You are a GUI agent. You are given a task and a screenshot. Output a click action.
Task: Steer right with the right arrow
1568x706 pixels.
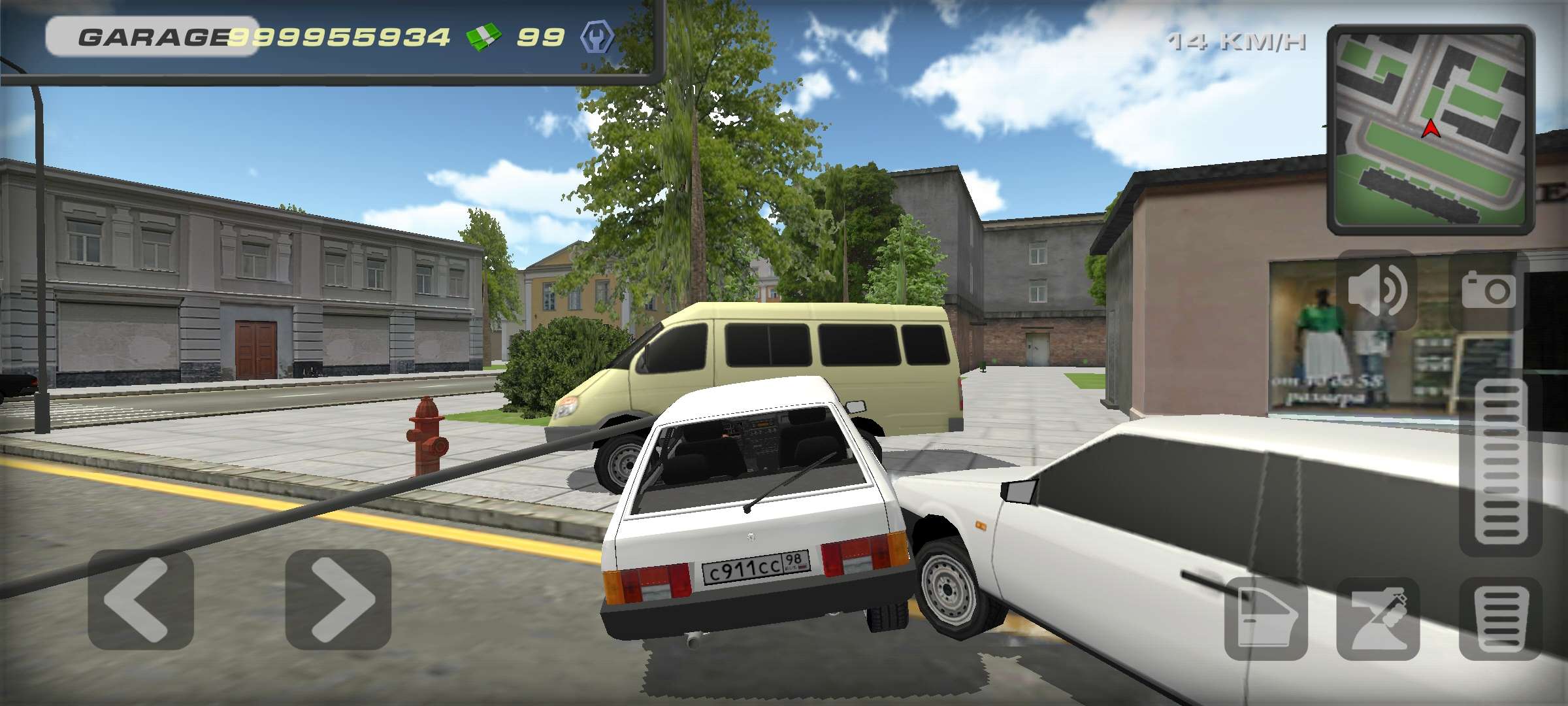338,599
